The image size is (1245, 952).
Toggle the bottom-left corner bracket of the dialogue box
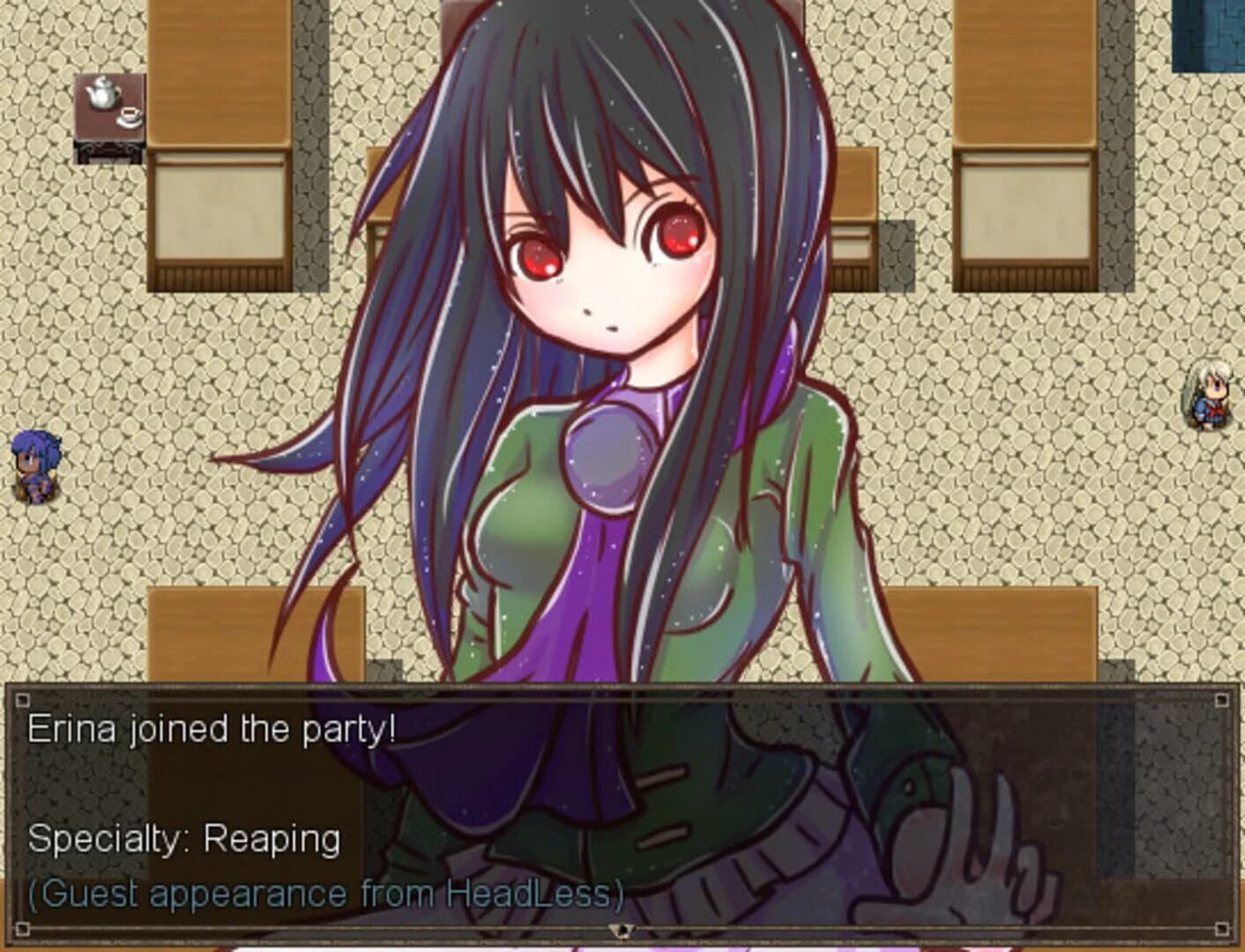tap(22, 927)
